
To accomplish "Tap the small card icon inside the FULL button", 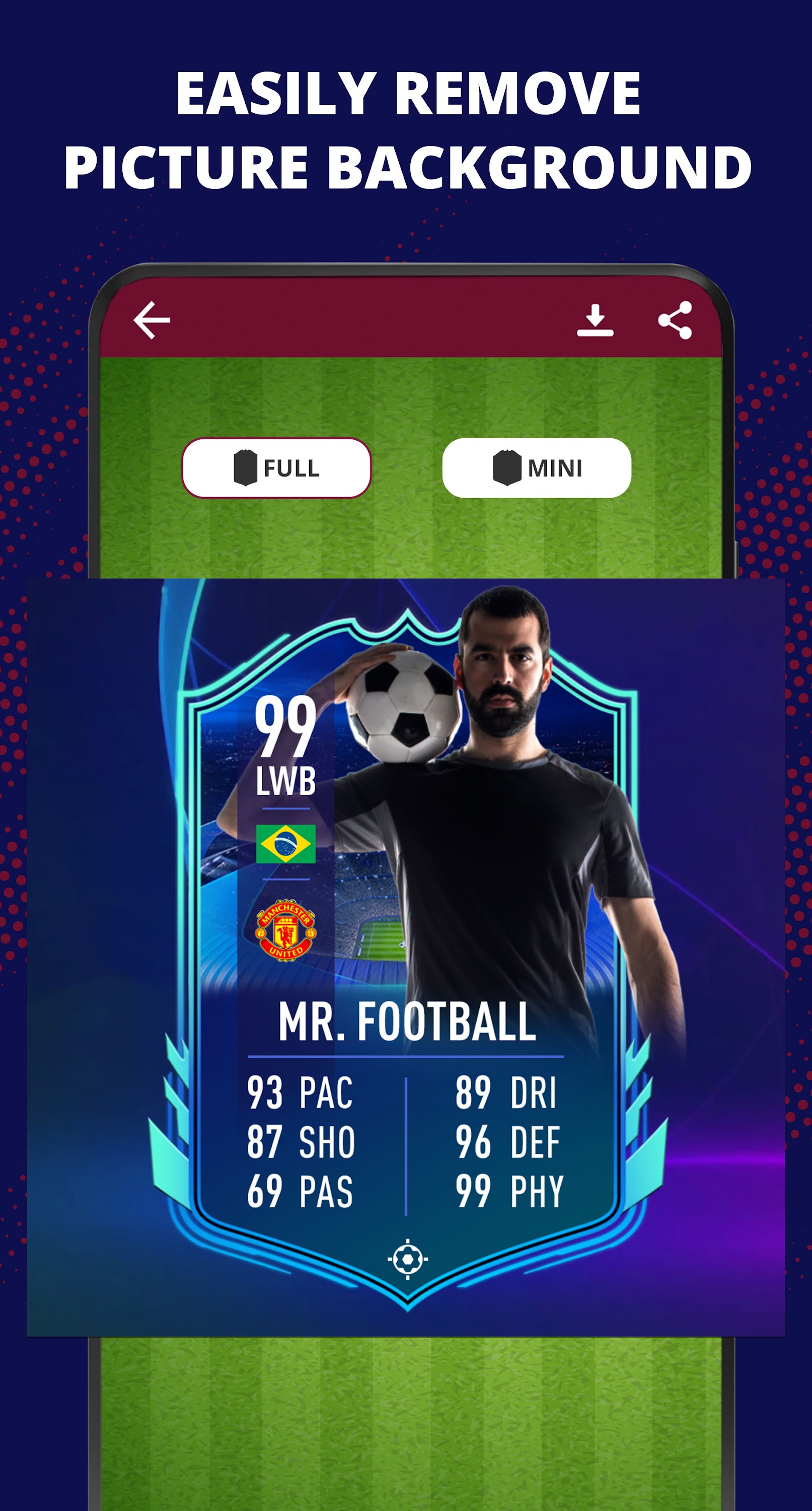I will tap(246, 467).
